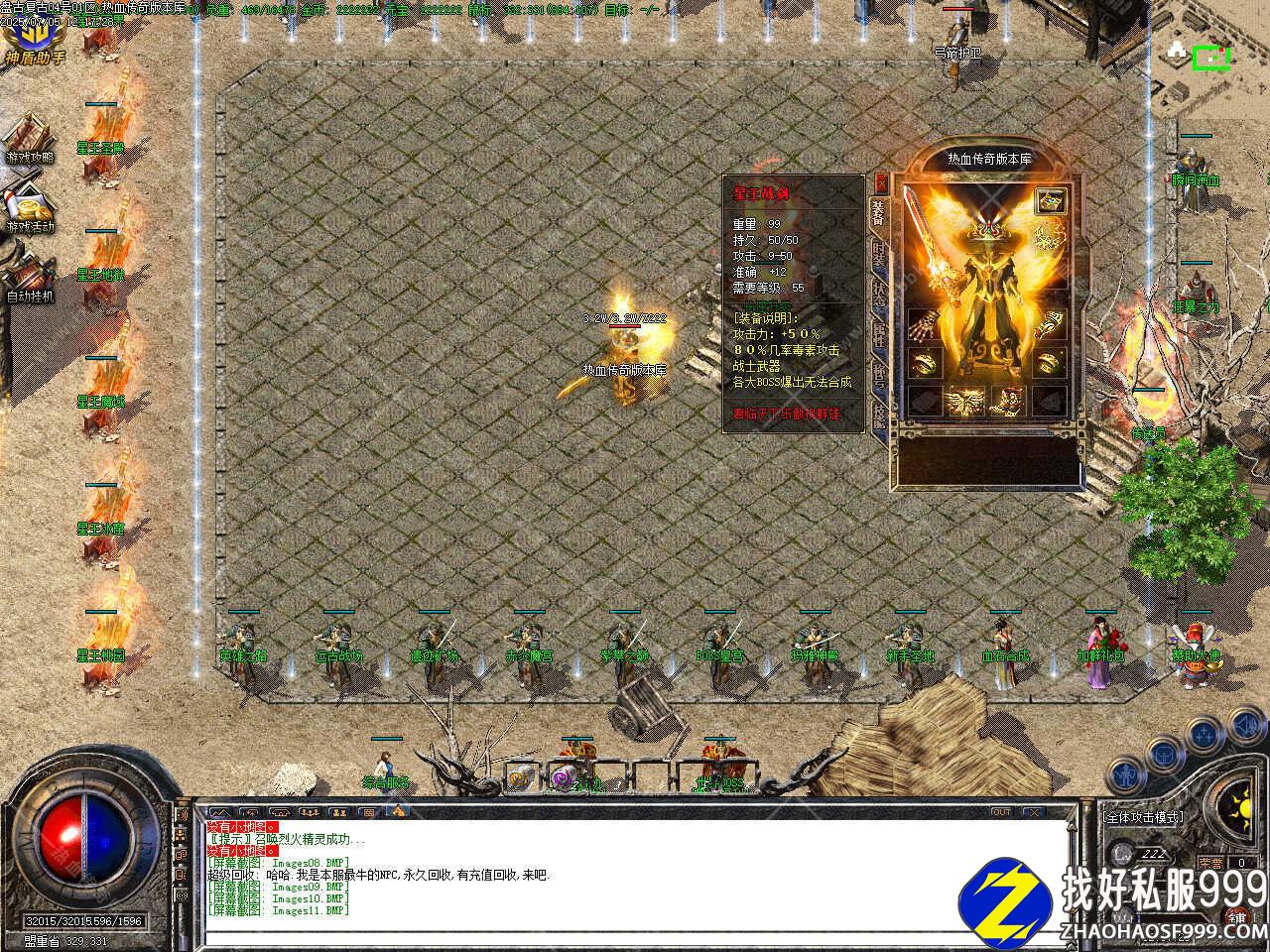This screenshot has width=1270, height=952.
Task: Select the treasure chest icon in equipment panel
Action: [1051, 202]
